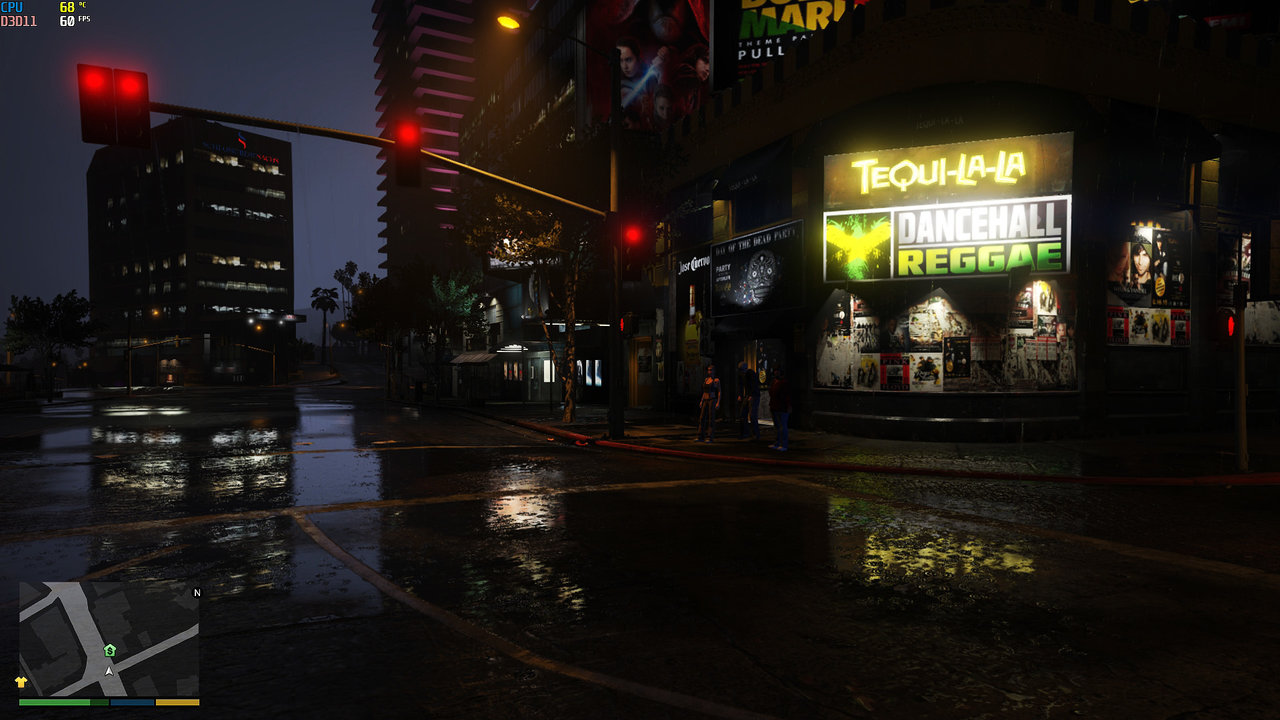1280x720 pixels.
Task: Select the green dollar house property marker
Action: 109,650
